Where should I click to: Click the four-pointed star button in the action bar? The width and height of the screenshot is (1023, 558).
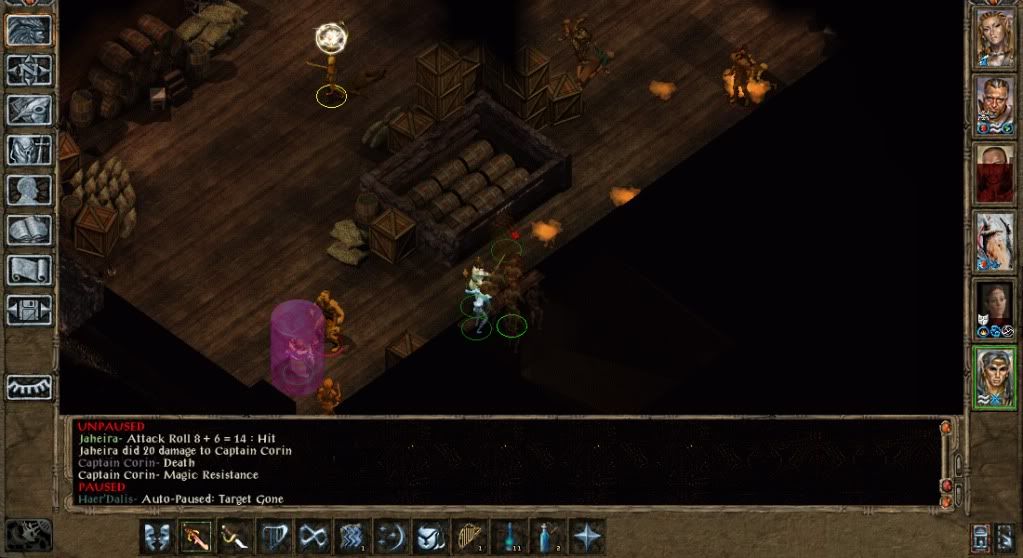(586, 537)
